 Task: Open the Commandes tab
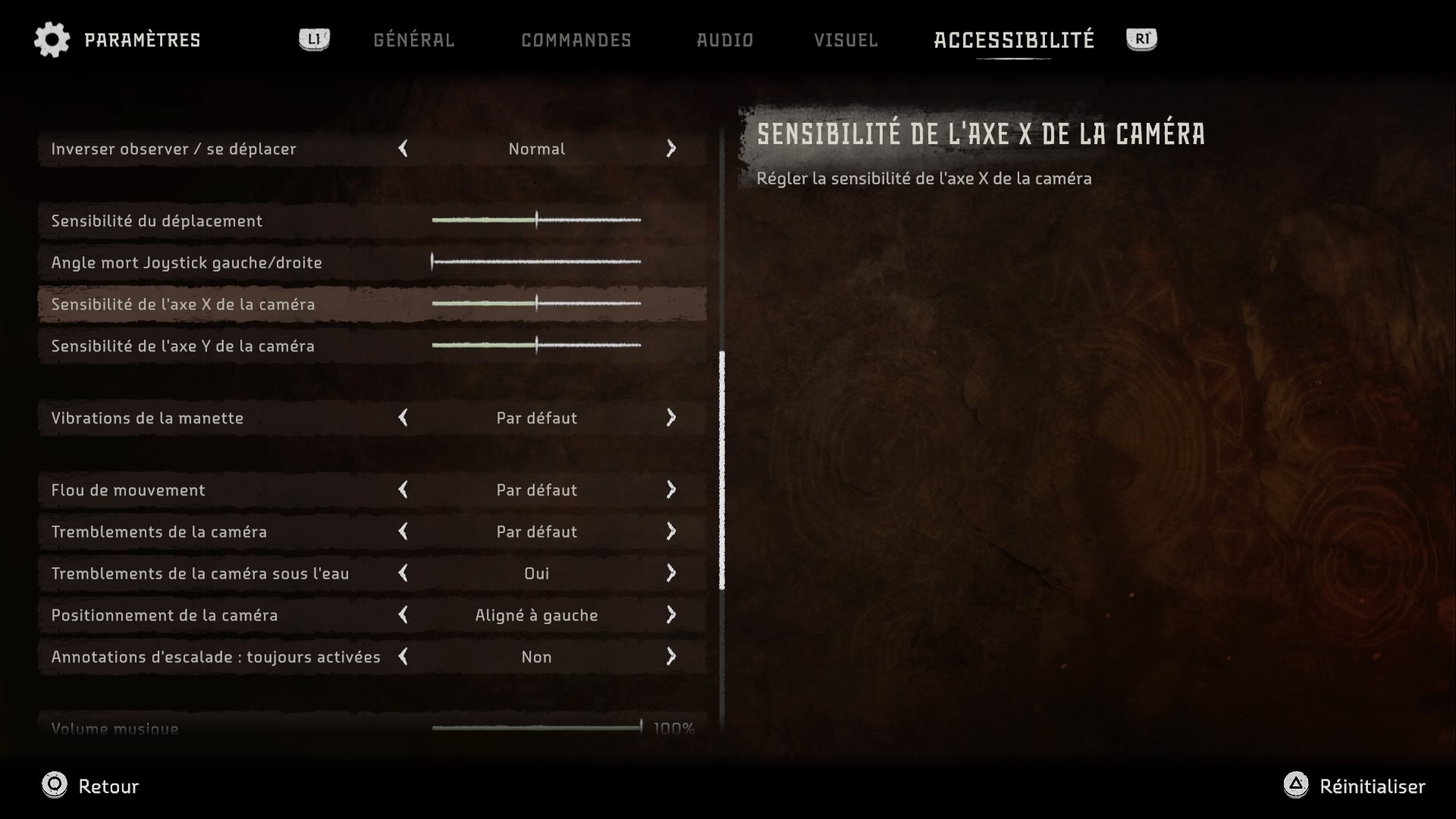[576, 40]
